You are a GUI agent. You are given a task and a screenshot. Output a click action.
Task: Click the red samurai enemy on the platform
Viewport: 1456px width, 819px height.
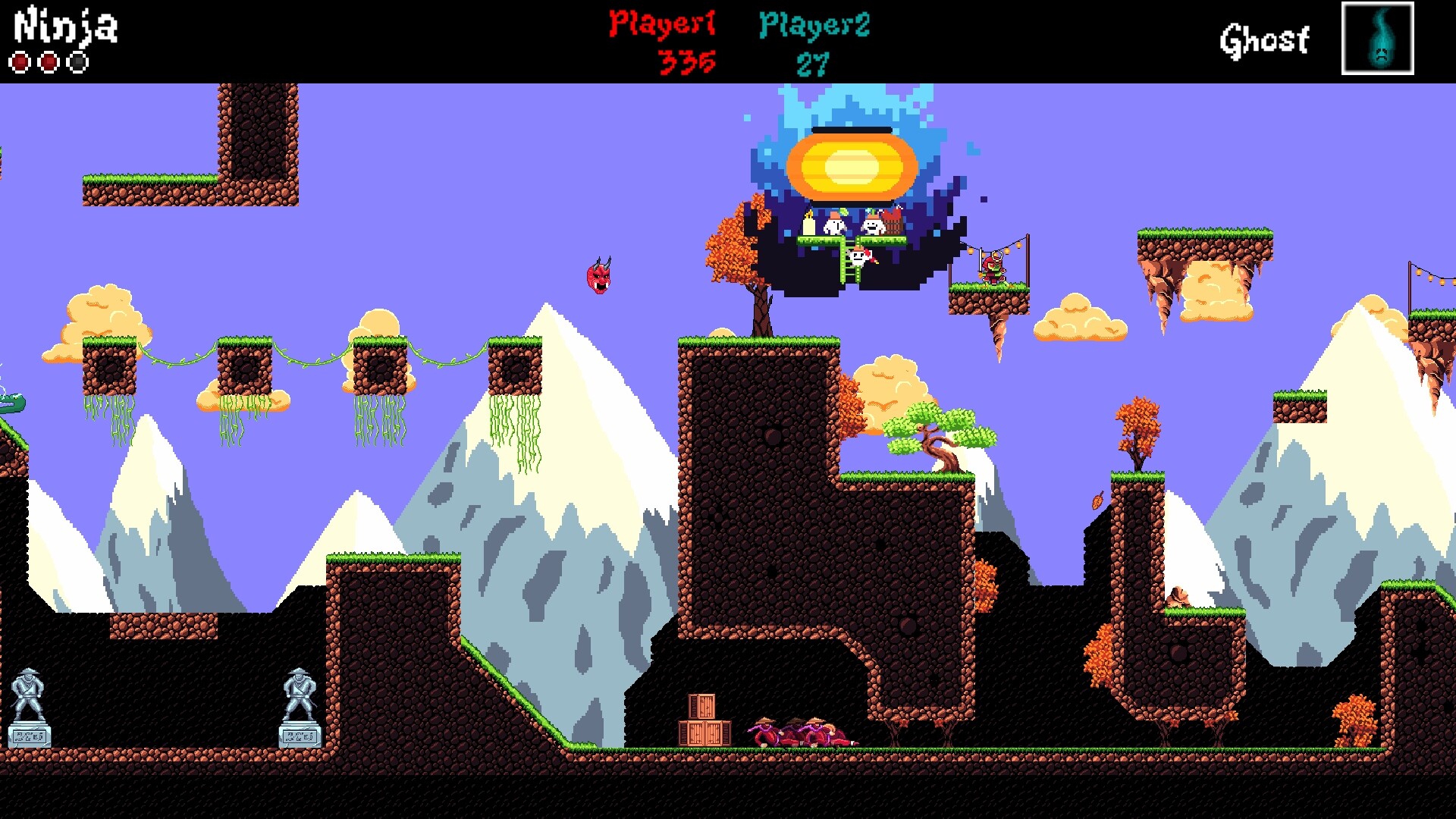tap(995, 269)
